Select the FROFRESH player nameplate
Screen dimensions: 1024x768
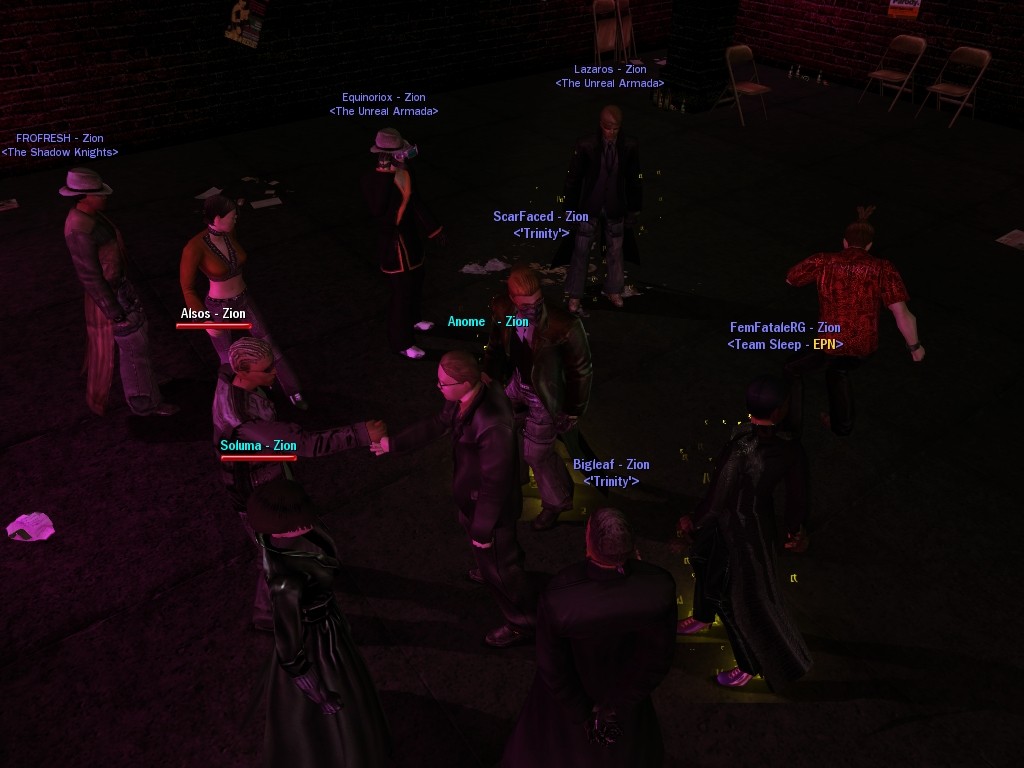point(60,138)
